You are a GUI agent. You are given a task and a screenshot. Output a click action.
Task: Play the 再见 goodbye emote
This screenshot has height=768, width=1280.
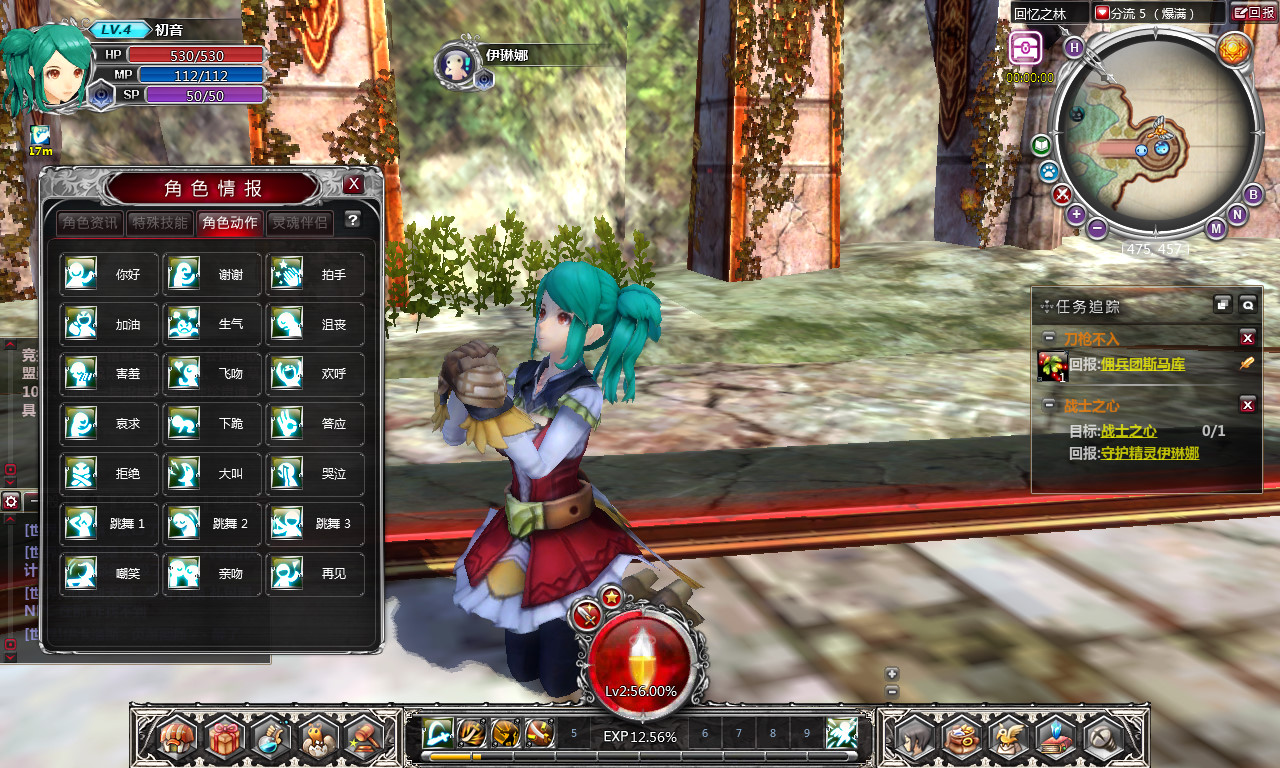(x=315, y=574)
